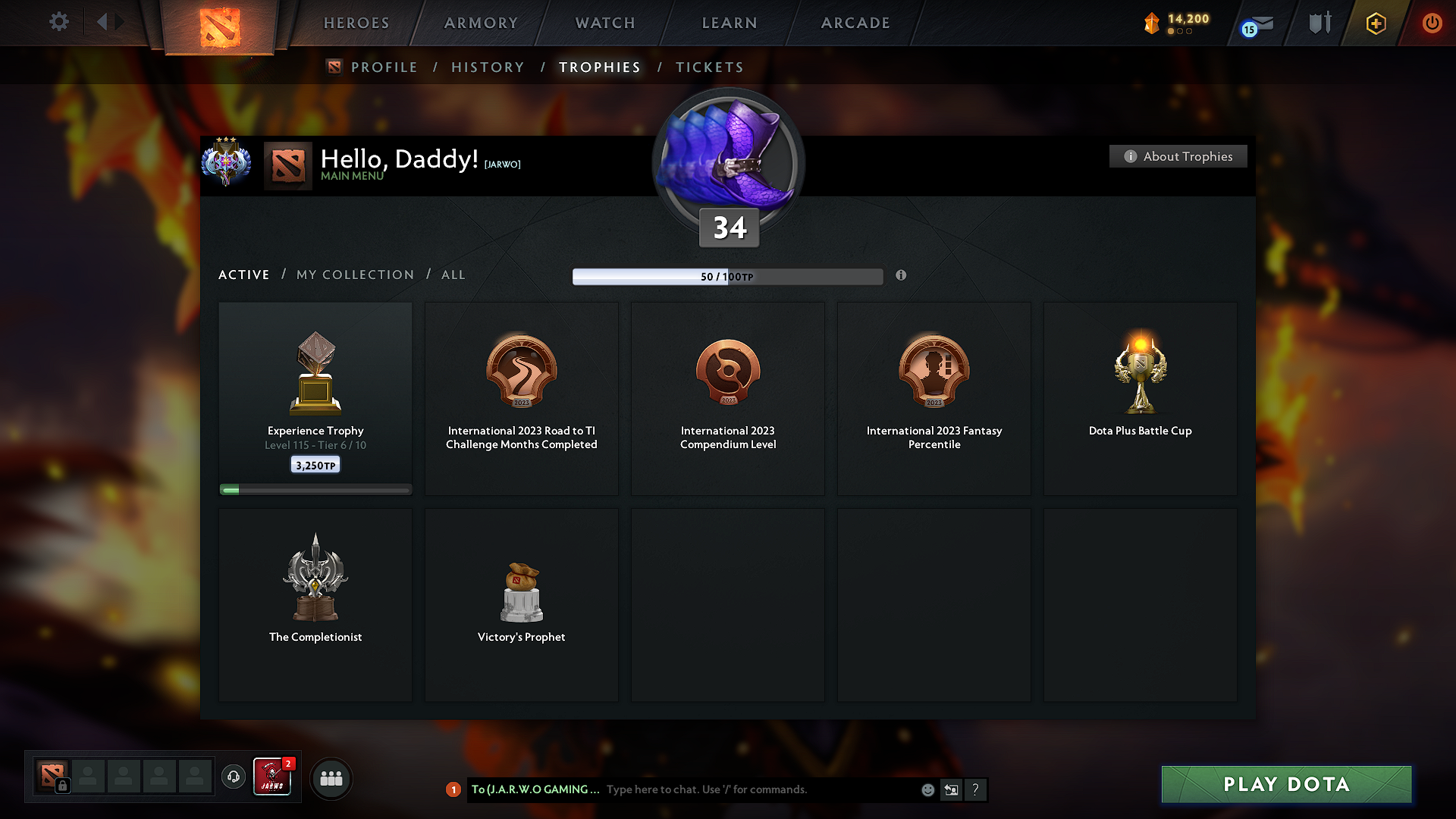Open the friends list people icon
1456x819 pixels.
coord(331,778)
